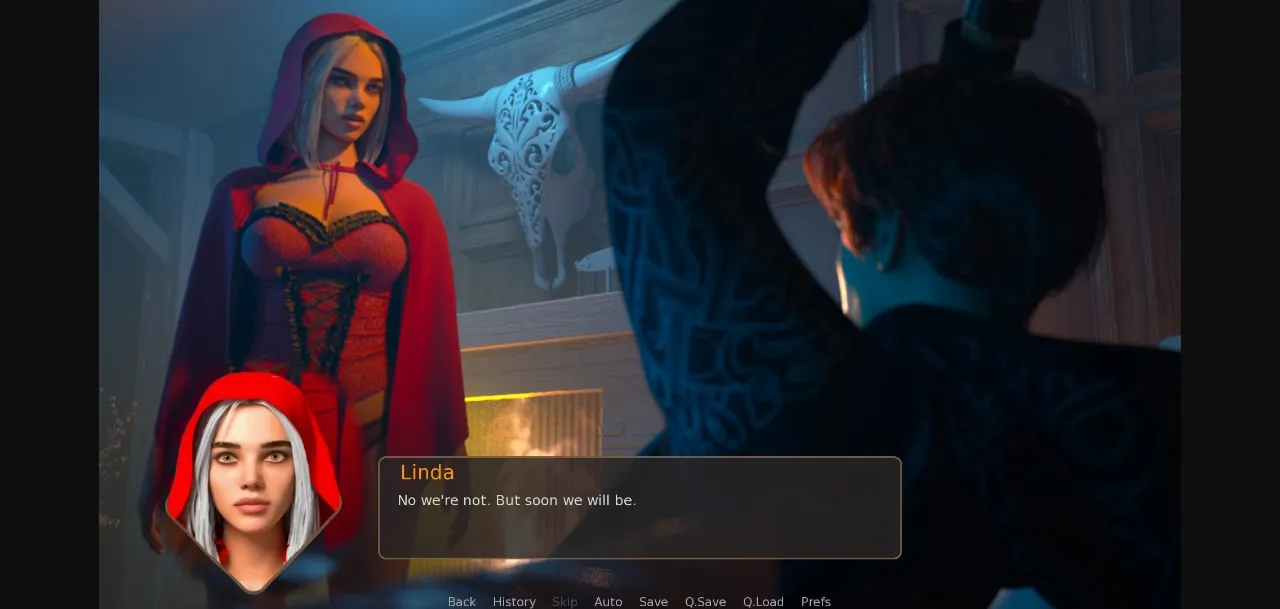This screenshot has width=1280, height=609.
Task: Quick load with Q.Load
Action: click(763, 601)
